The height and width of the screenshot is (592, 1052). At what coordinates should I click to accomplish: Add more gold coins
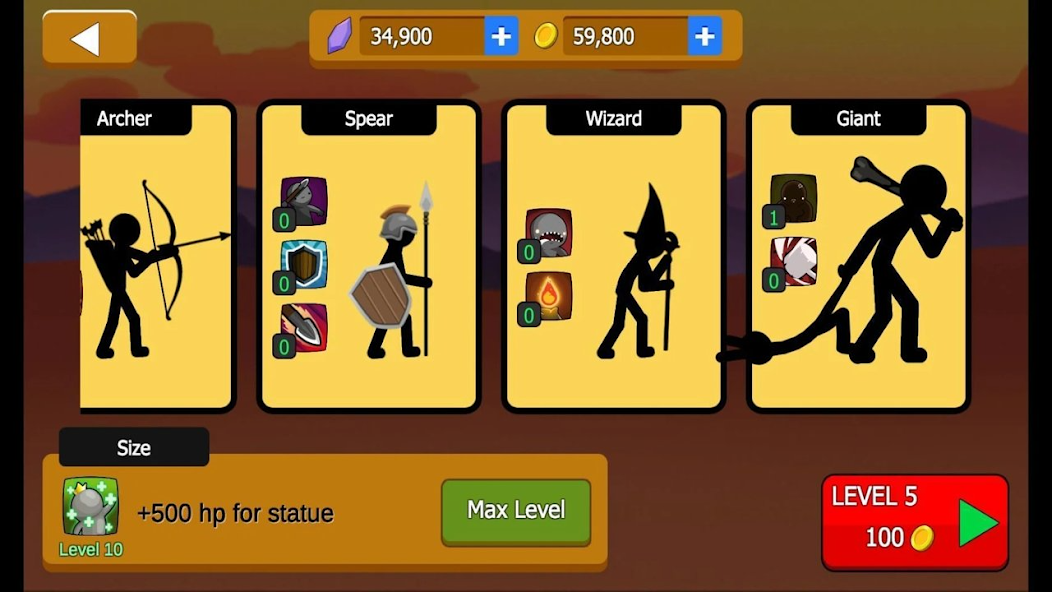[704, 37]
